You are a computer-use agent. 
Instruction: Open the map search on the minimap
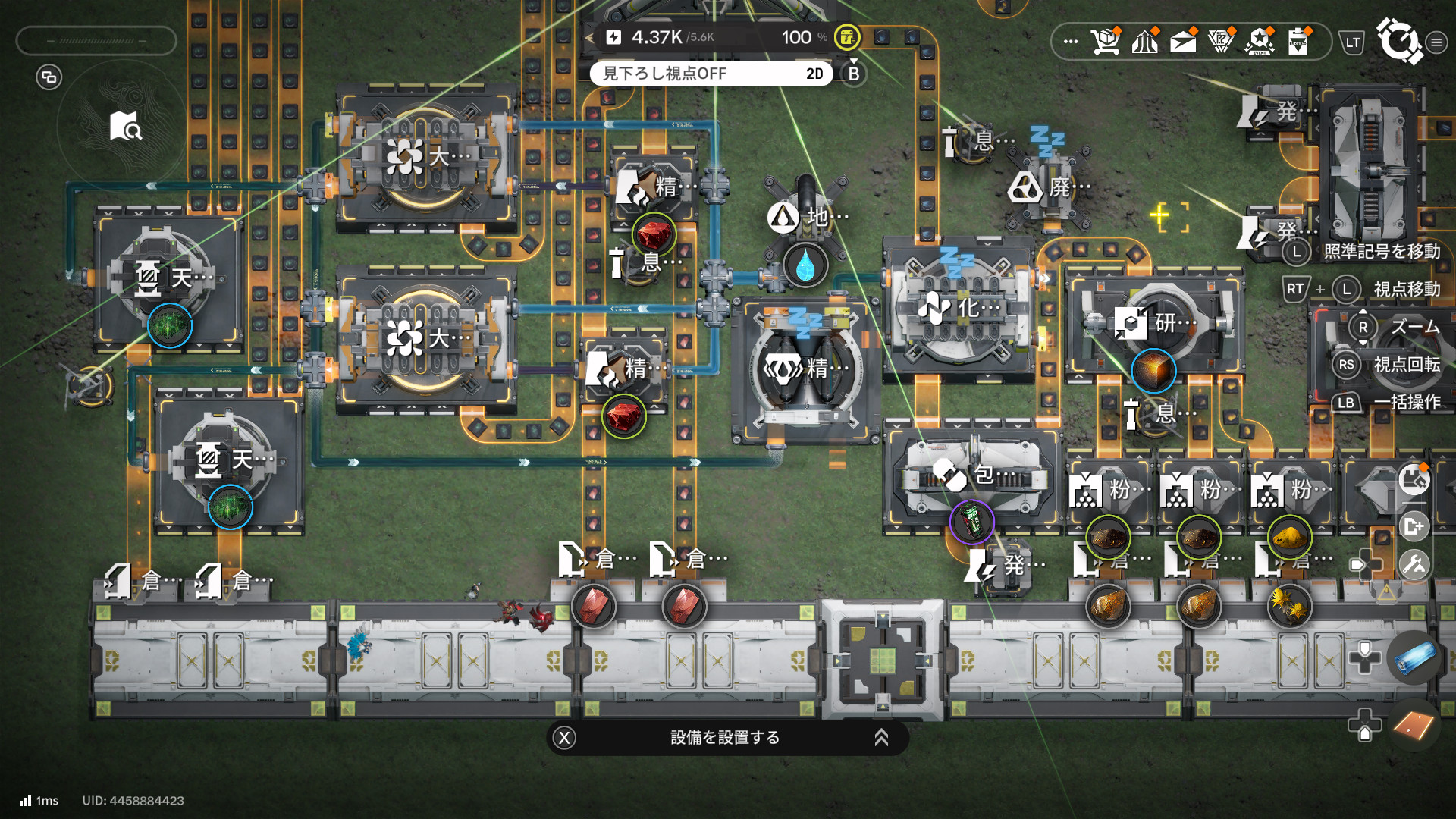click(125, 127)
